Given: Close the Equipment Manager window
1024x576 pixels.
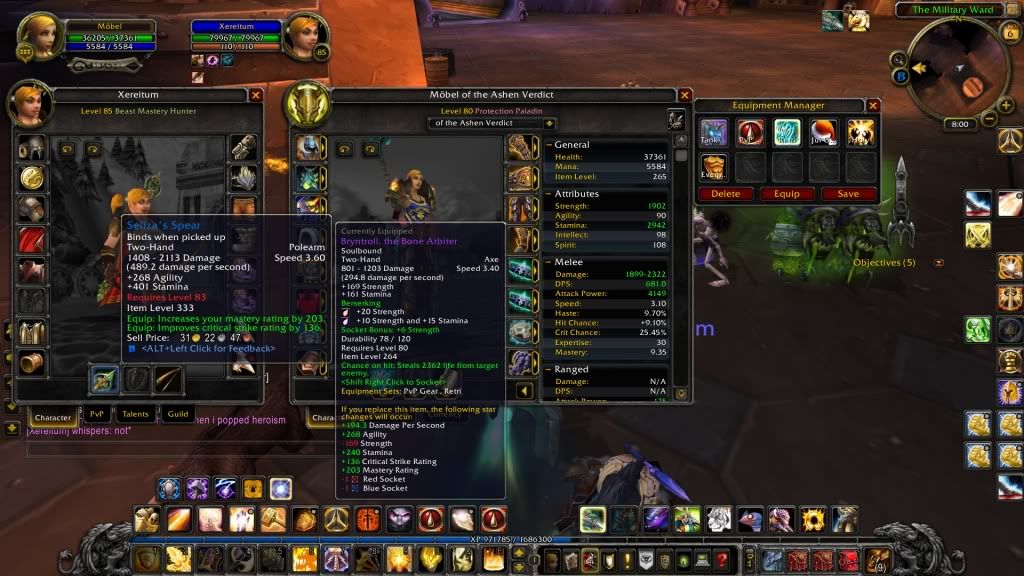Looking at the screenshot, I should [873, 105].
